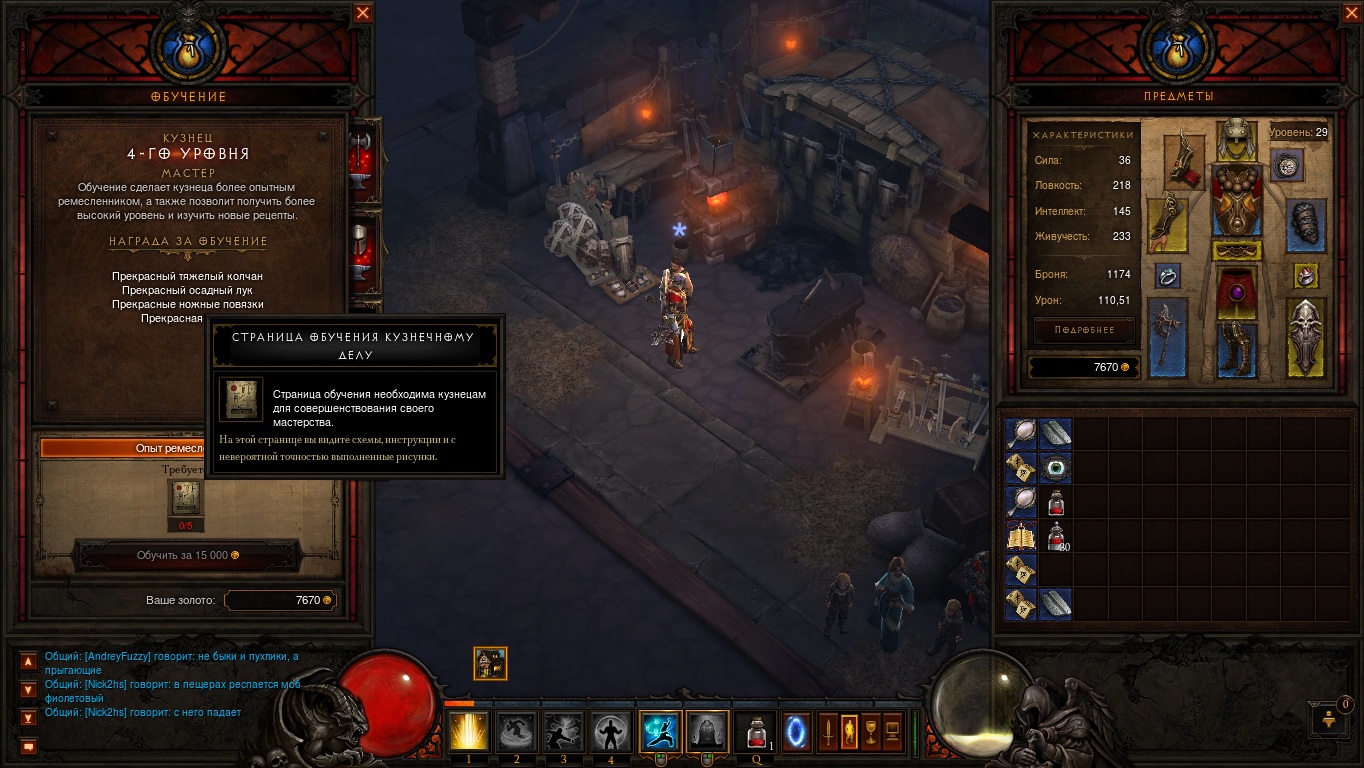Viewport: 1364px width, 768px height.
Task: Close the blacksmith training panel
Action: click(x=363, y=13)
